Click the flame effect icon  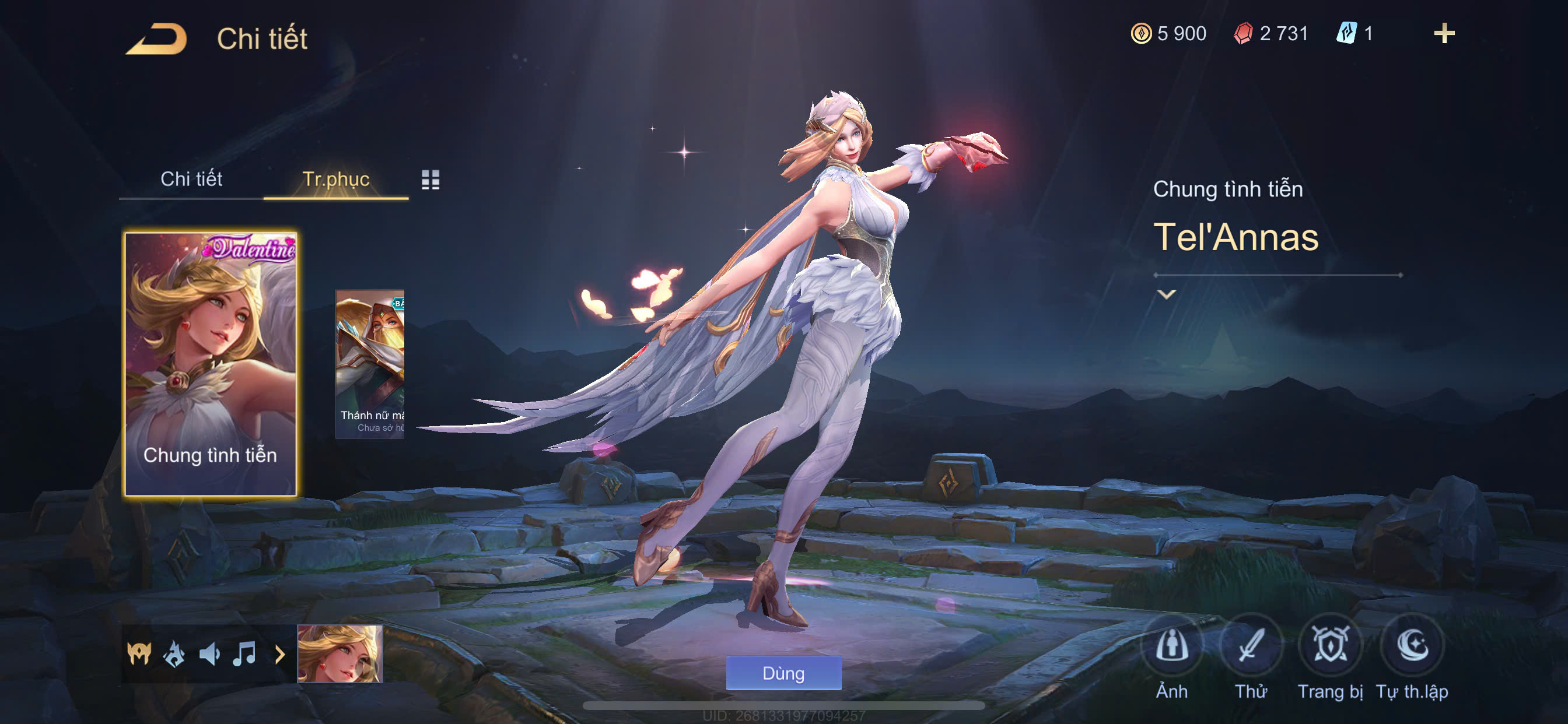(x=174, y=654)
